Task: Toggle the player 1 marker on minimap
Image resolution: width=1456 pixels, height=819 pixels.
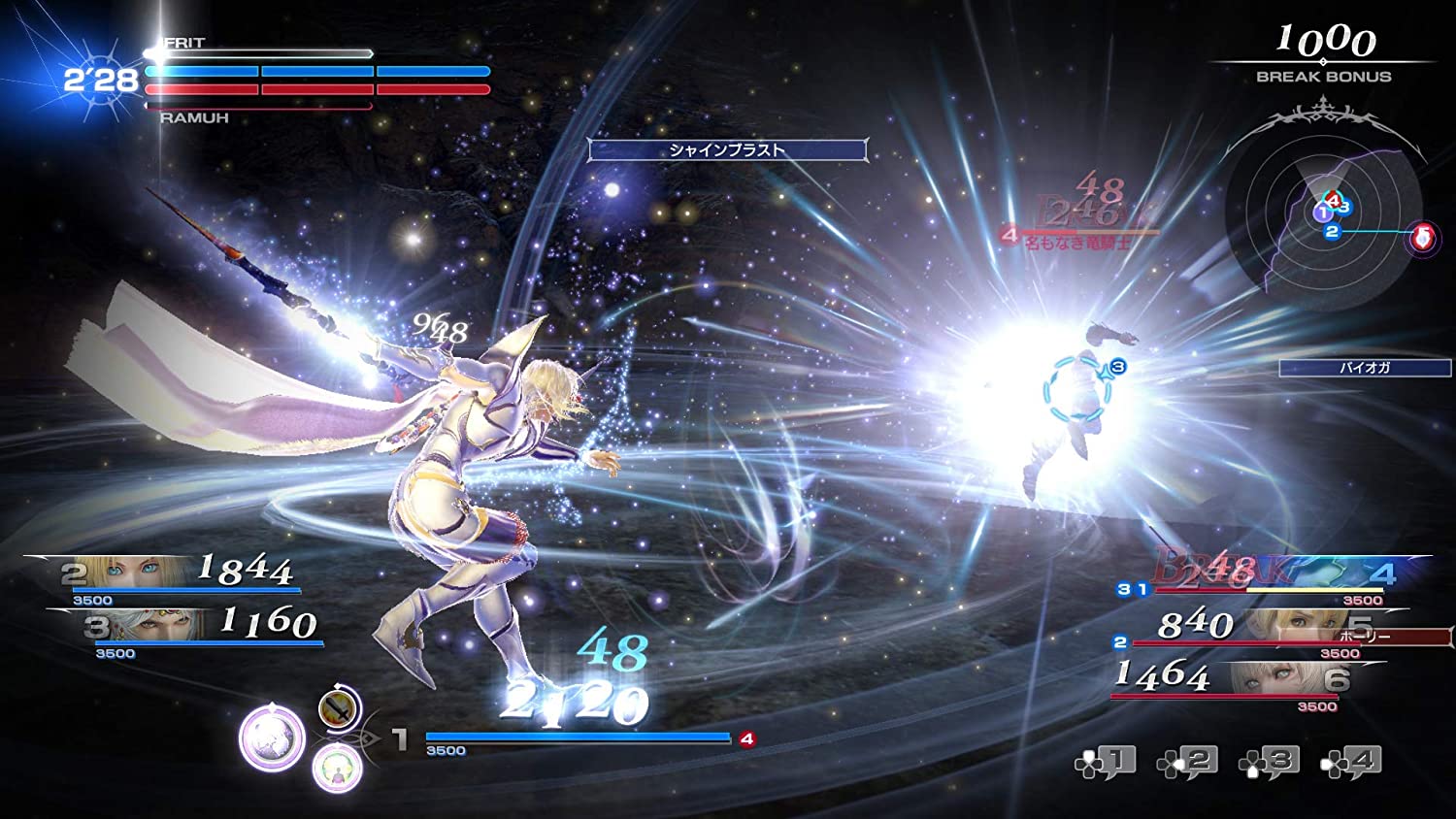Action: tap(1323, 212)
